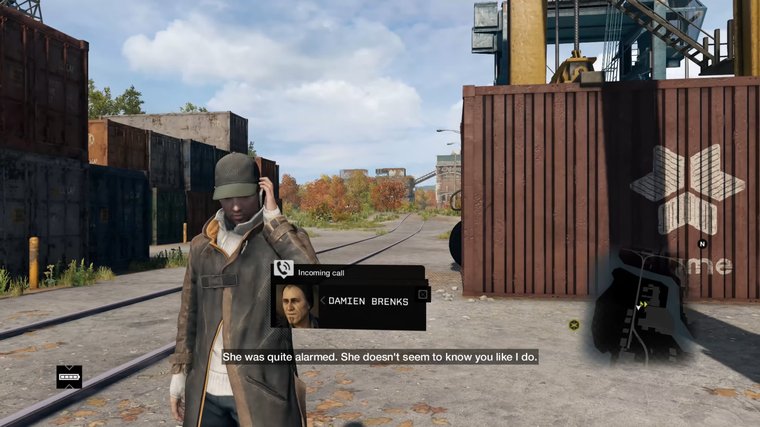Click the north compass marker on the minimap
This screenshot has width=760, height=427.
[x=702, y=243]
